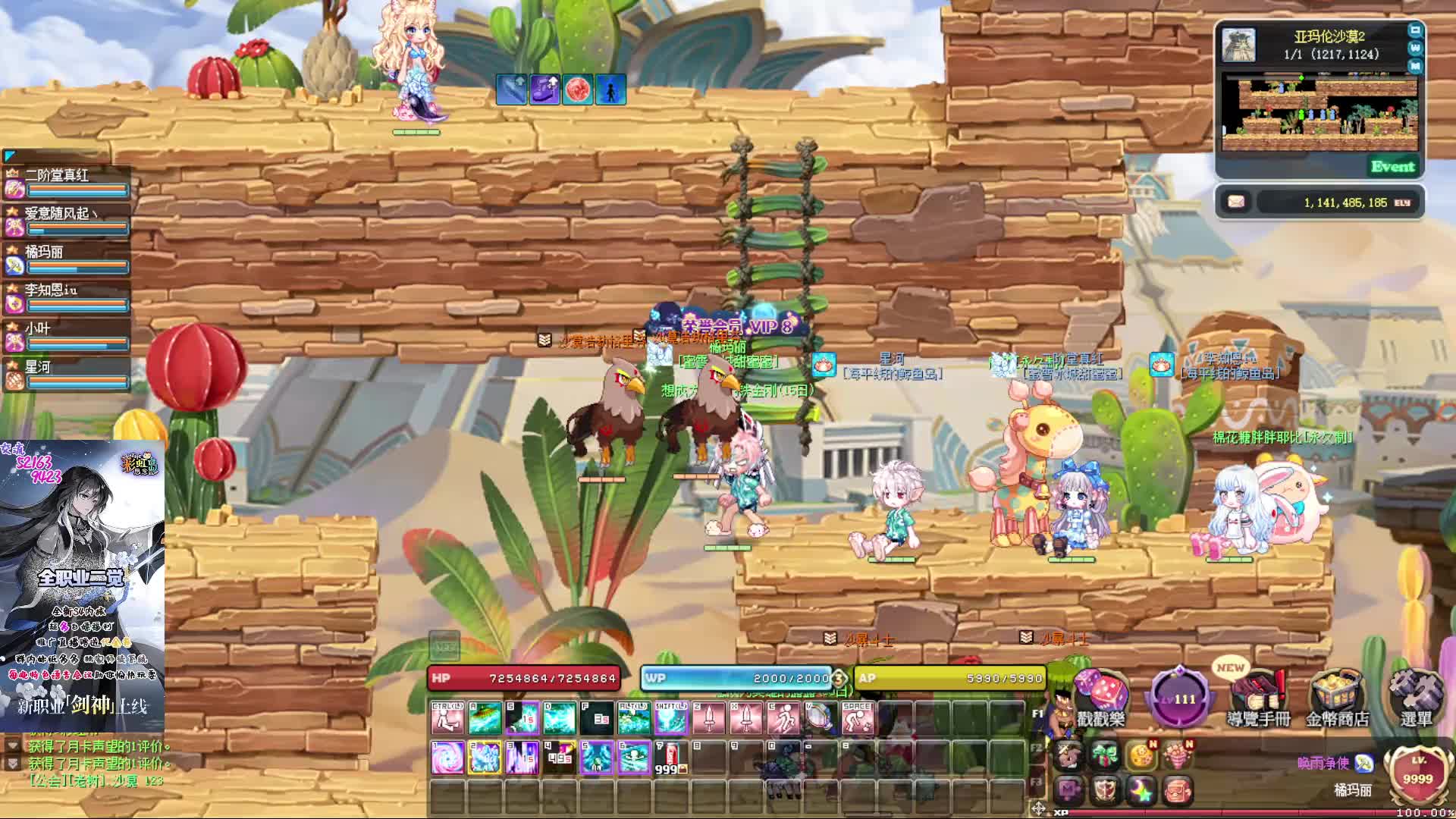Activate the pink swirl skill in slot 1
Image resolution: width=1456 pixels, height=819 pixels.
click(x=447, y=758)
